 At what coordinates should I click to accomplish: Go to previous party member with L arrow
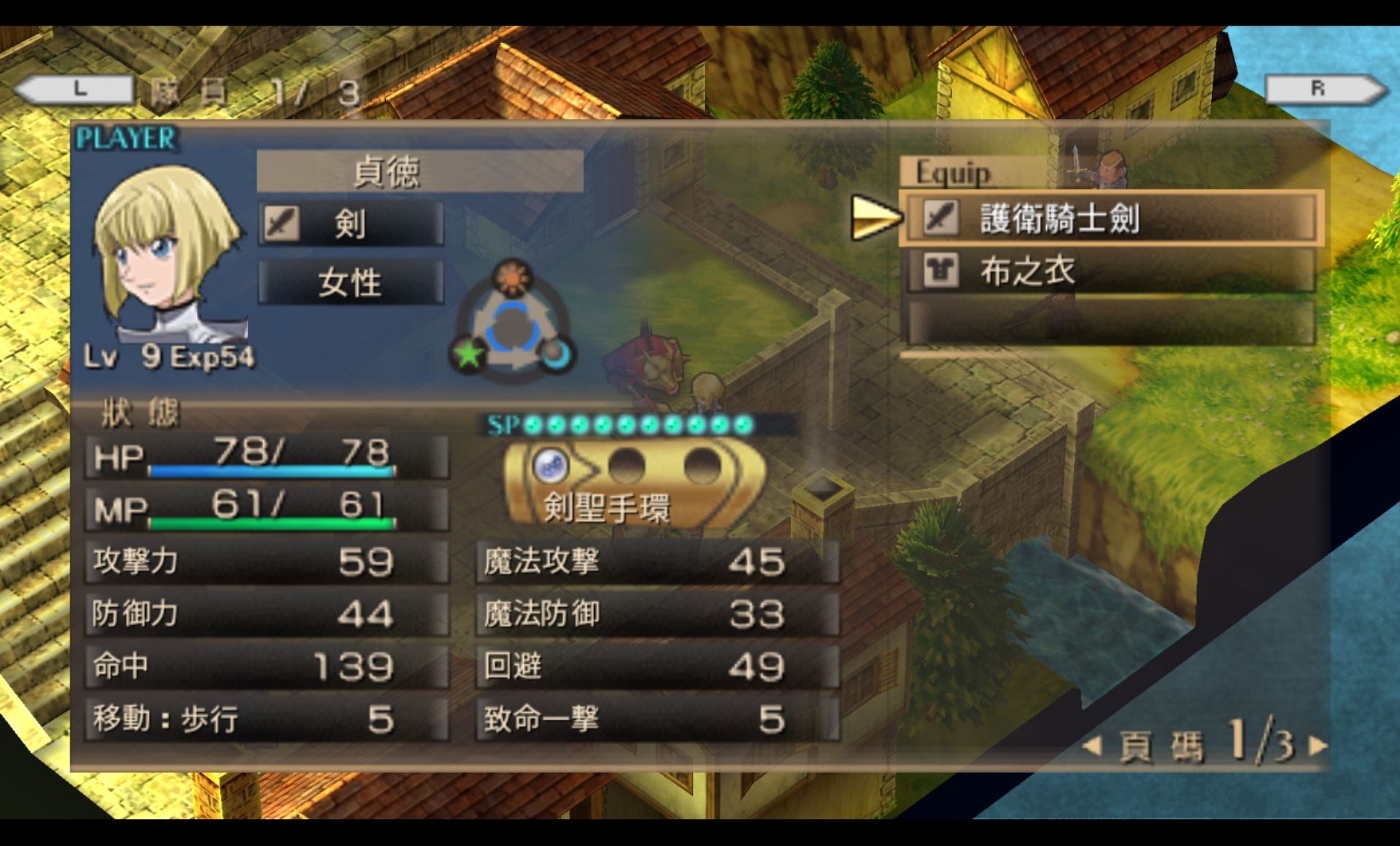[x=73, y=89]
